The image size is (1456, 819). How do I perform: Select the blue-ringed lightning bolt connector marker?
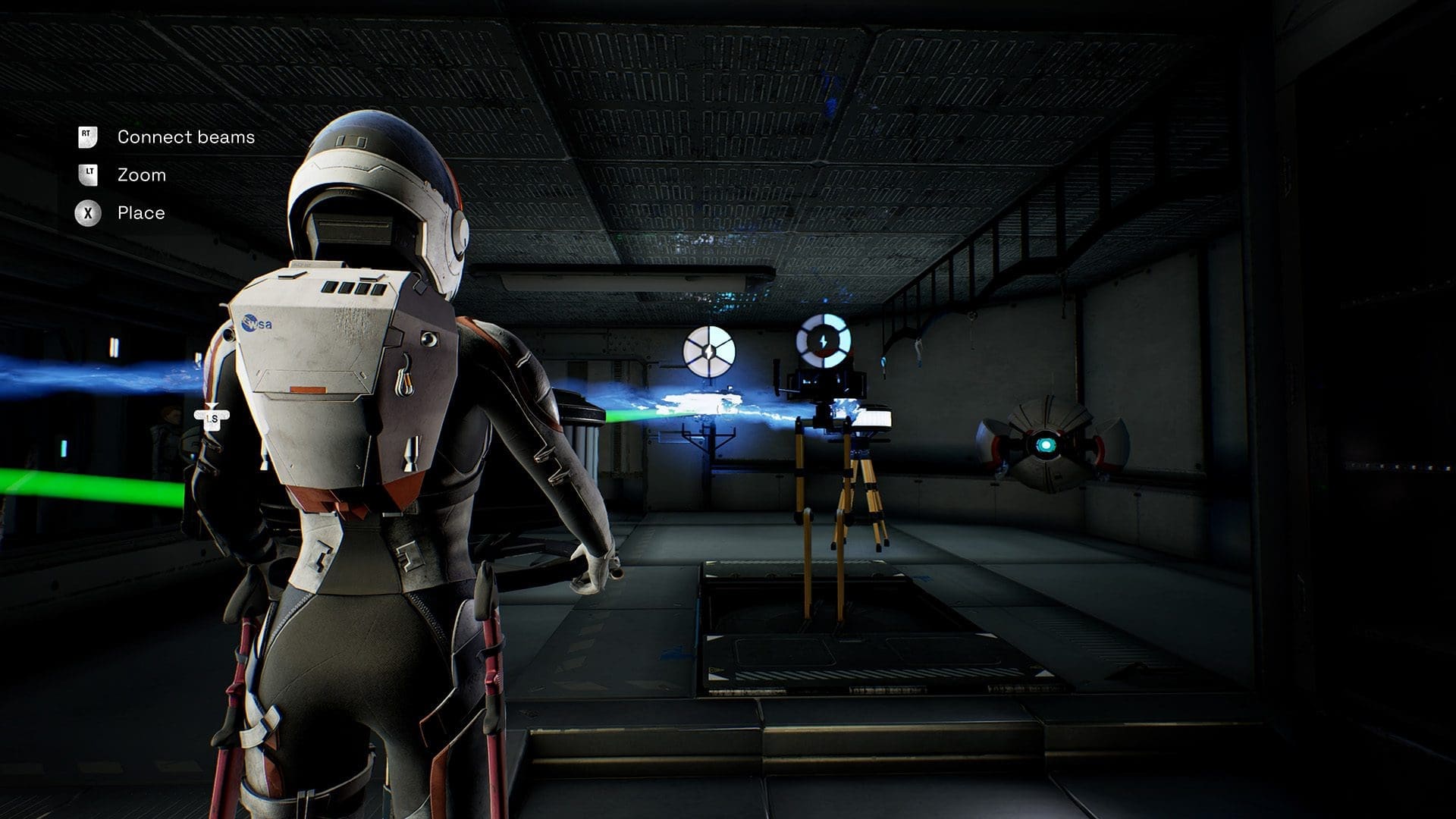tap(823, 340)
